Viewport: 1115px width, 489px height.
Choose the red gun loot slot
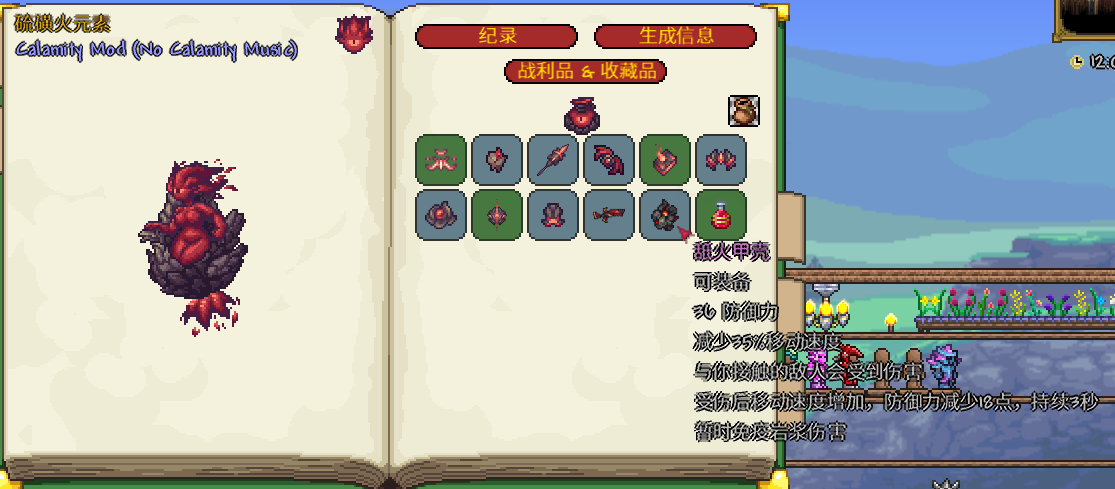609,216
